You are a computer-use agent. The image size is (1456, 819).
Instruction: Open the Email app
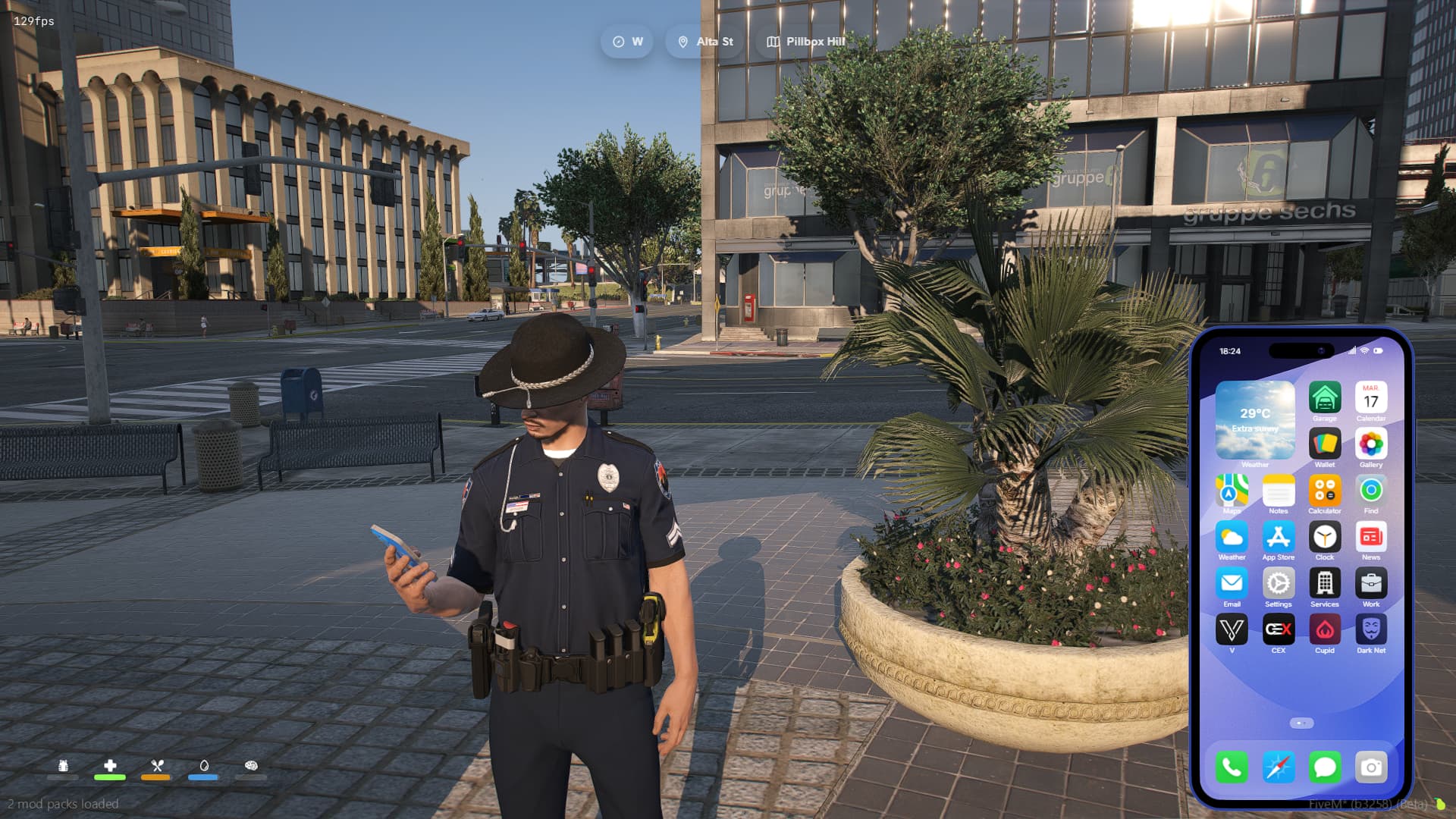1232,584
